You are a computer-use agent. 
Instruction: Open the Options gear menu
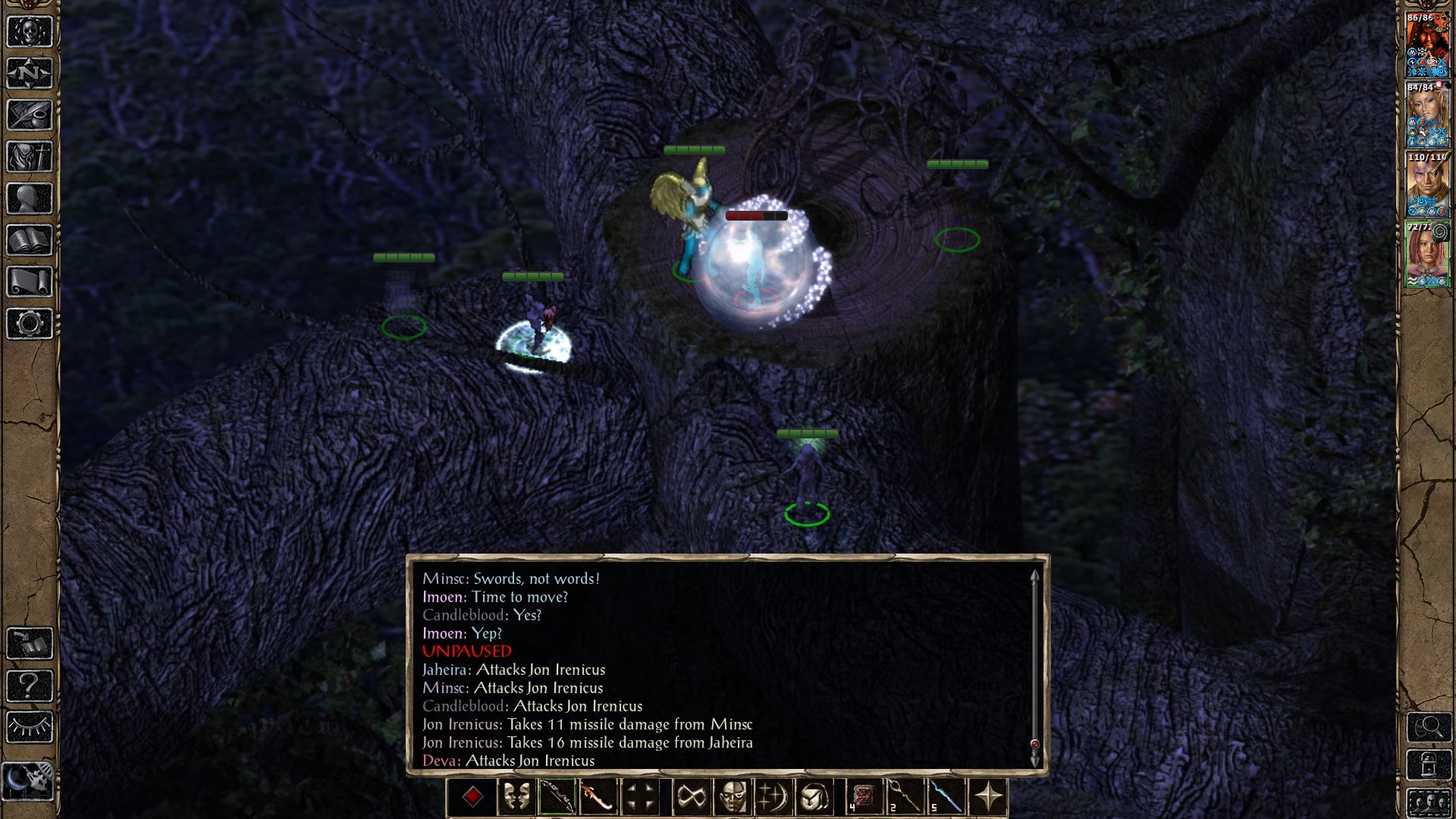[x=30, y=322]
